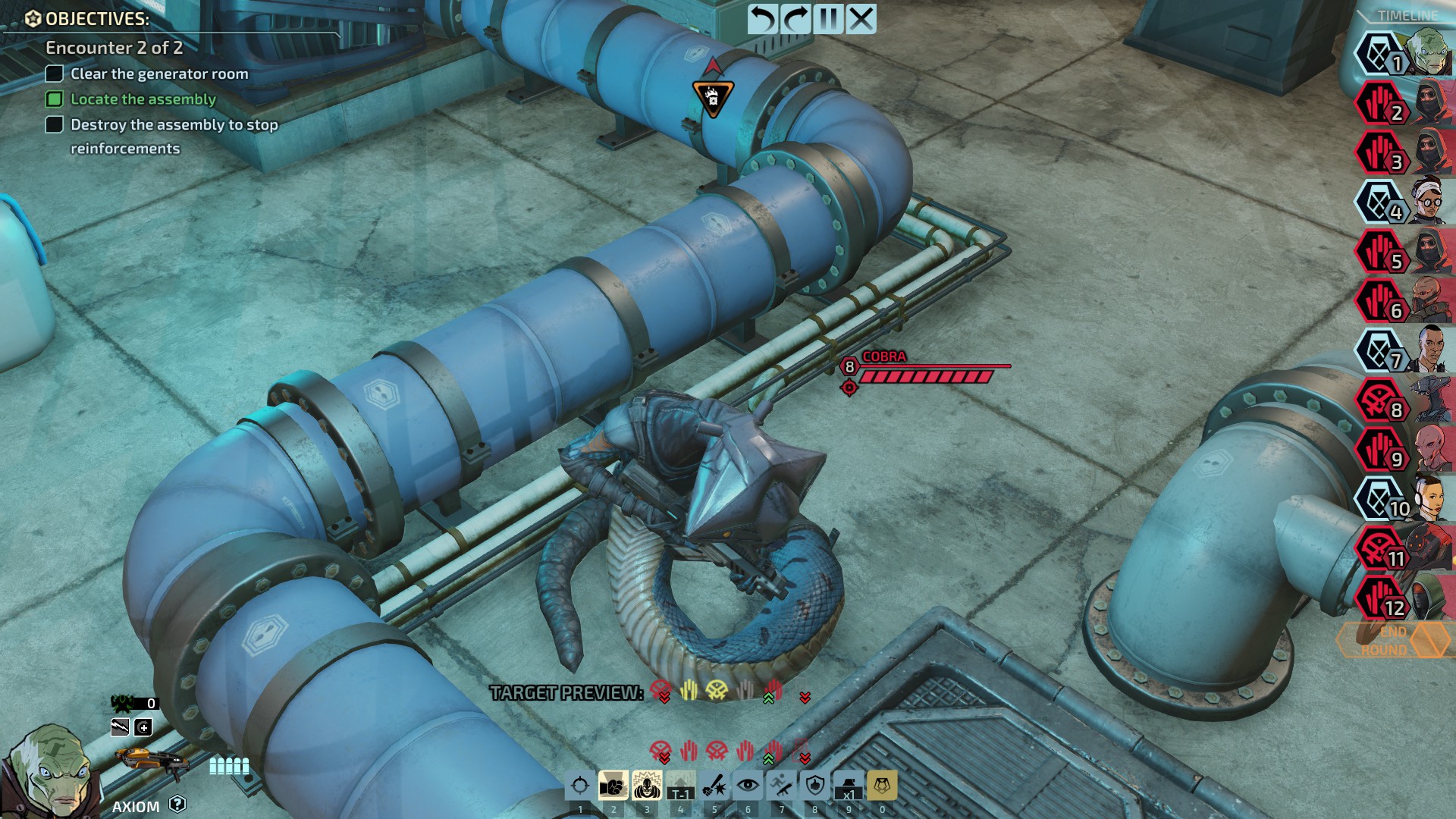
Task: Select the running figure with rifle ability
Action: pyautogui.click(x=781, y=786)
